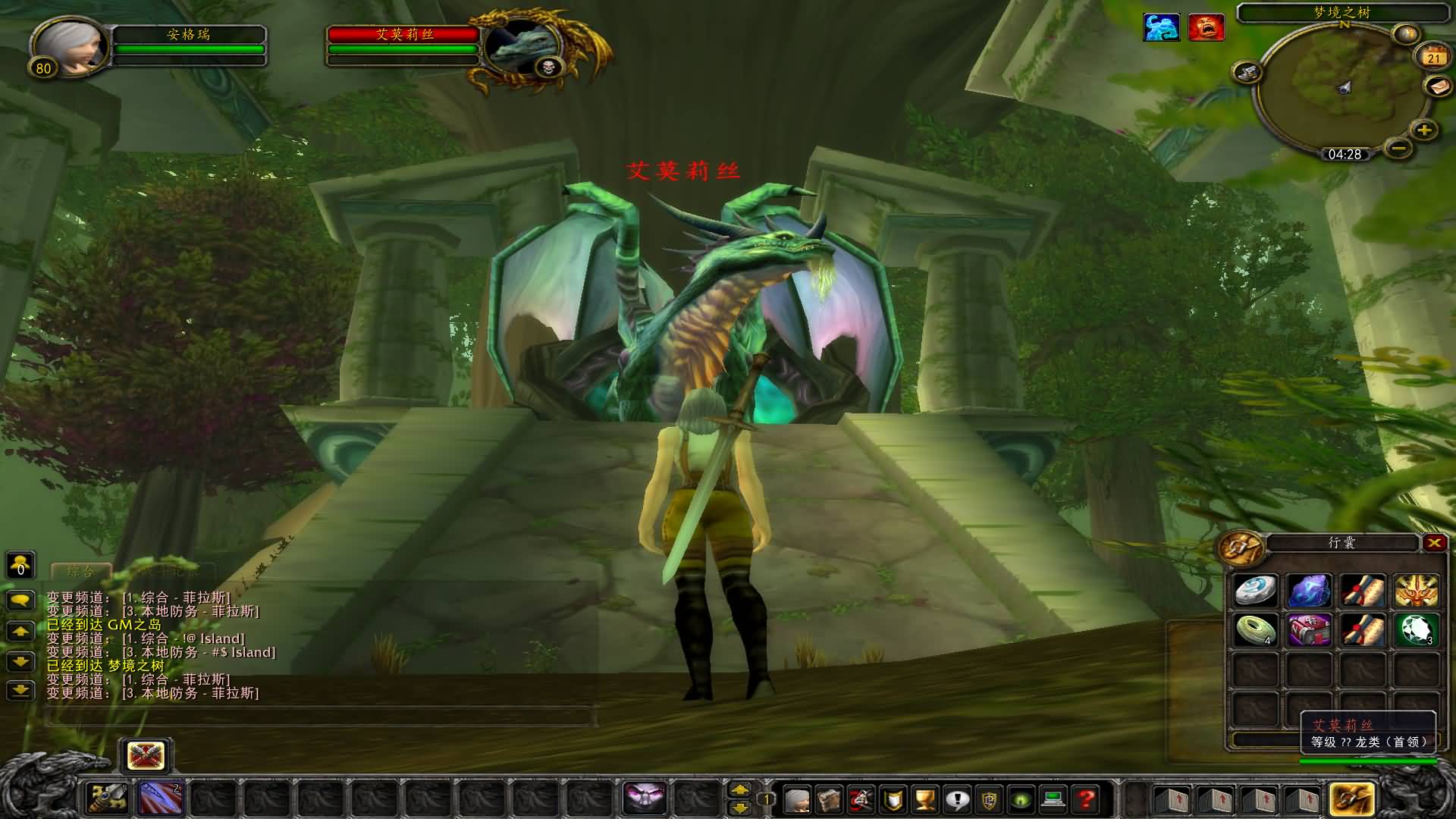Open the calendar showing day 21
1456x819 pixels.
coord(1432,58)
